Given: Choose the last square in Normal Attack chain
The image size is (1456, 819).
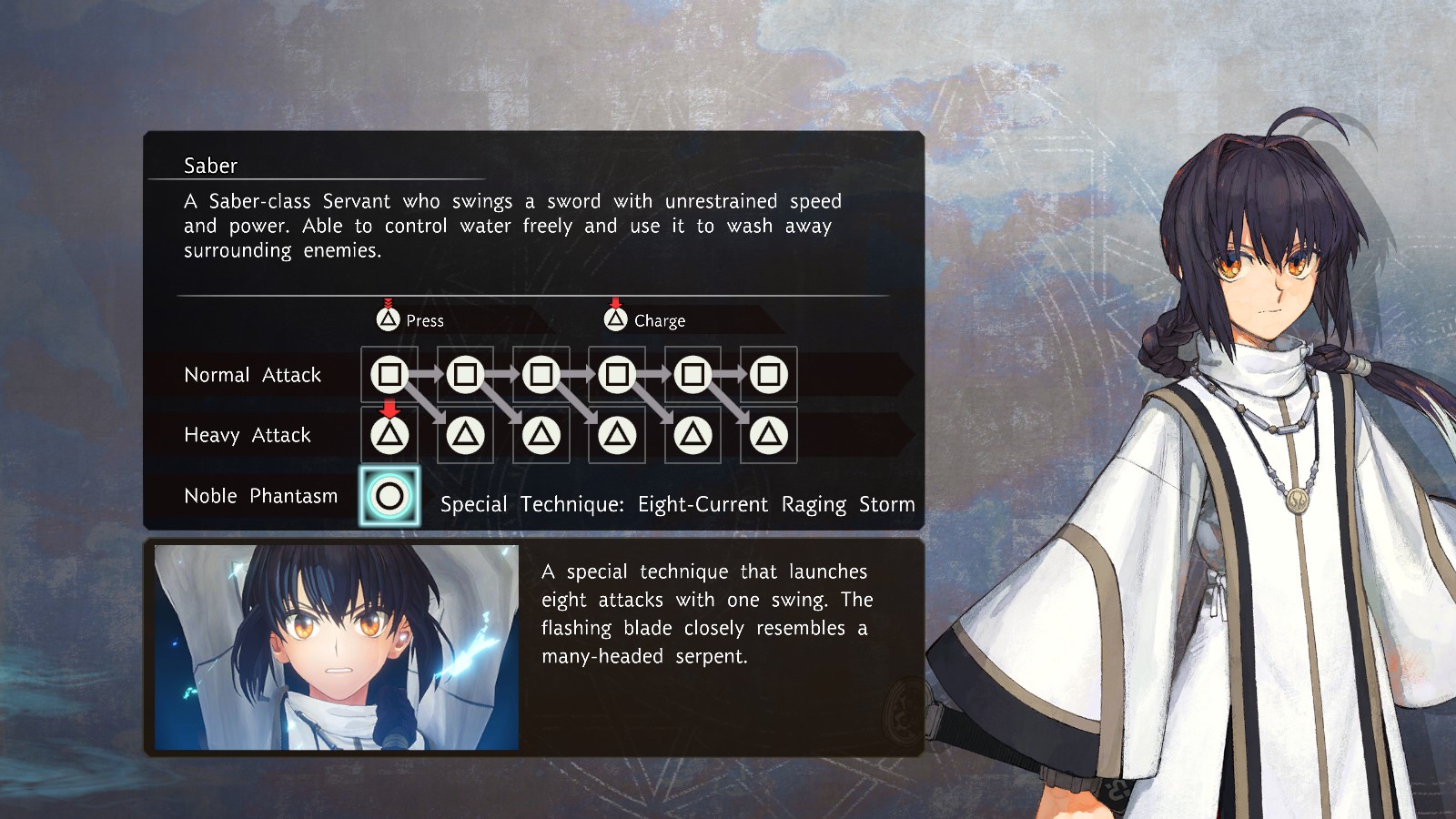Looking at the screenshot, I should [768, 374].
